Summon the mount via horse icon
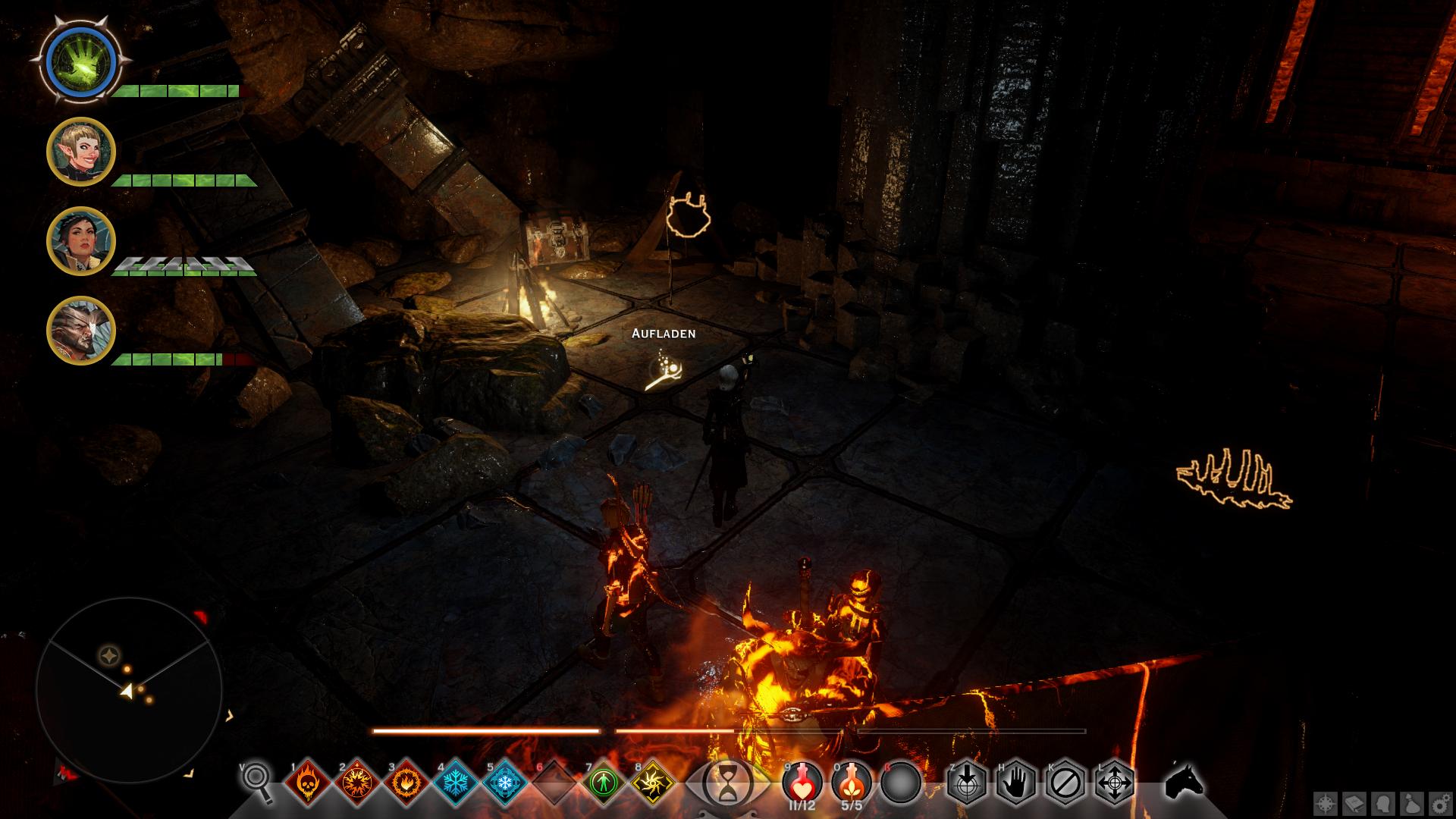Image resolution: width=1456 pixels, height=819 pixels. click(x=1185, y=780)
